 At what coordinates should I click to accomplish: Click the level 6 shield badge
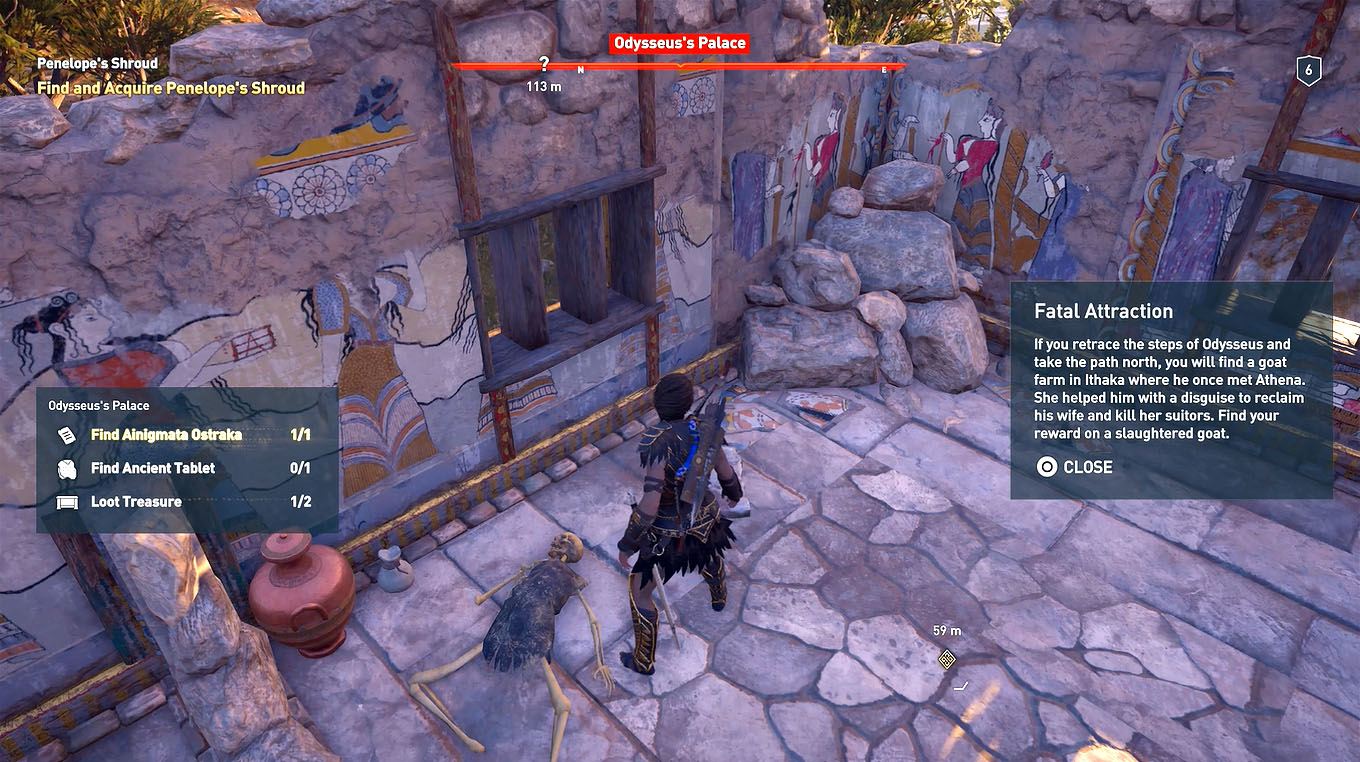pyautogui.click(x=1311, y=70)
